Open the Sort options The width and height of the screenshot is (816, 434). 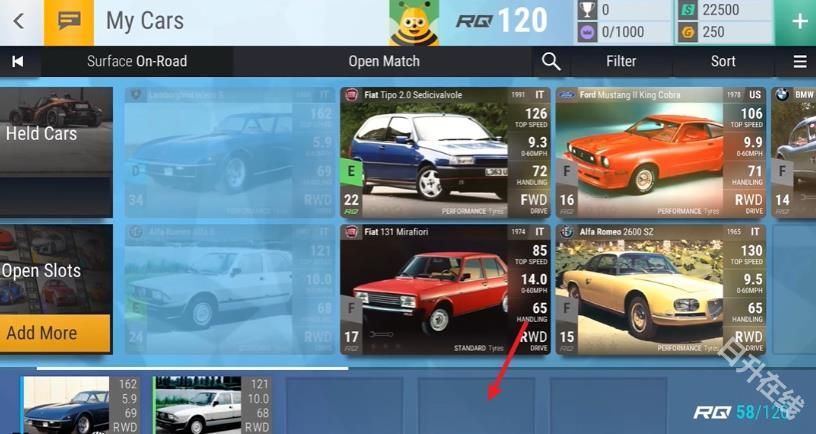tap(723, 61)
